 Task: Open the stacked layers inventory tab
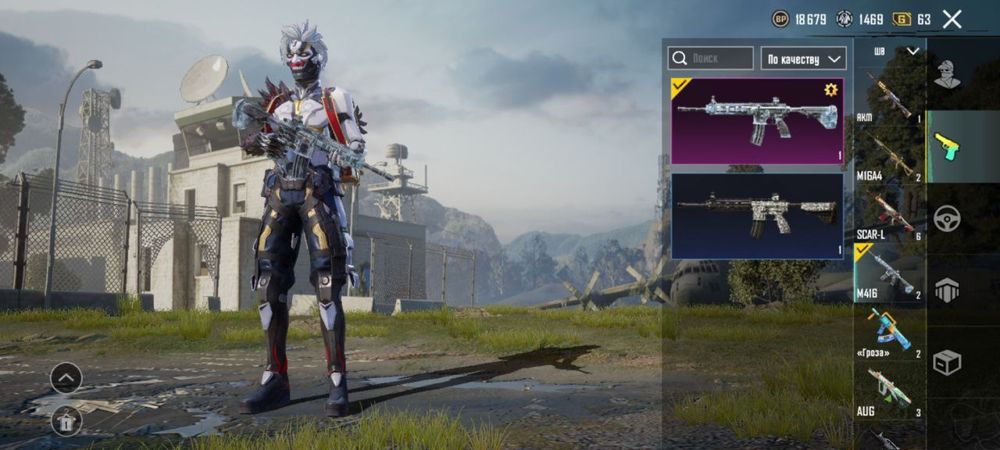pos(946,290)
